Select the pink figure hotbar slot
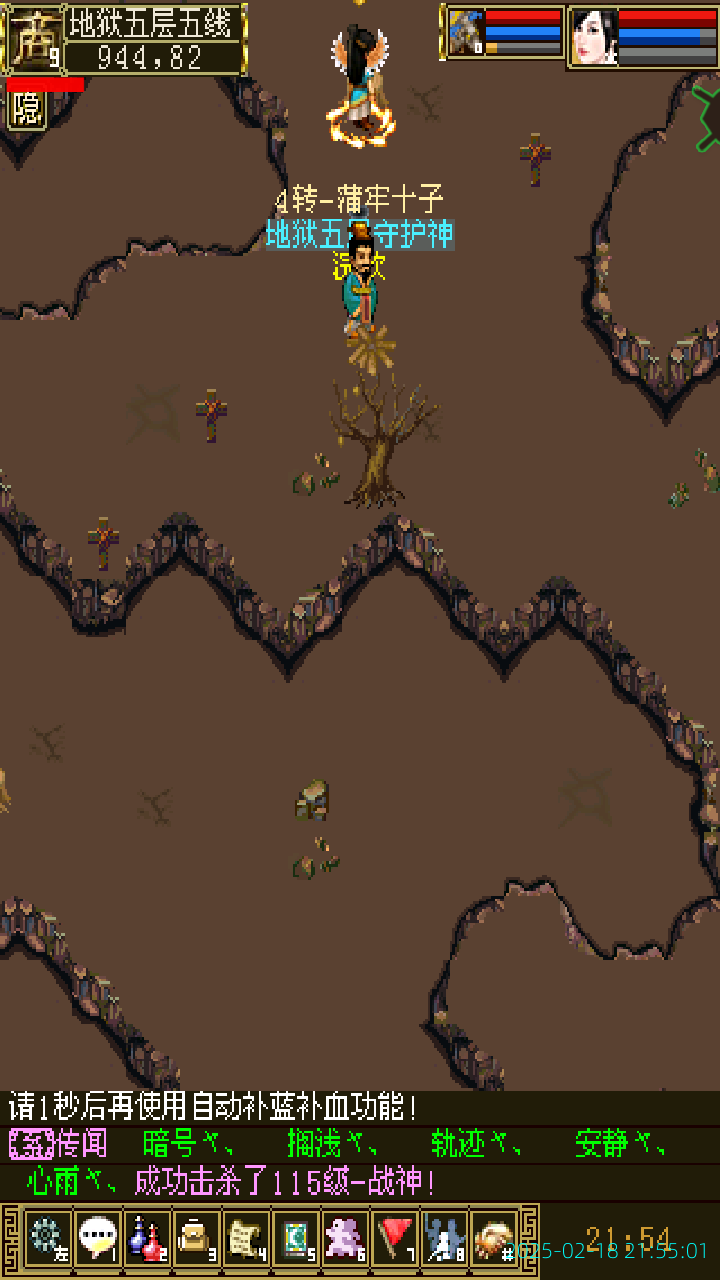 coord(345,1239)
